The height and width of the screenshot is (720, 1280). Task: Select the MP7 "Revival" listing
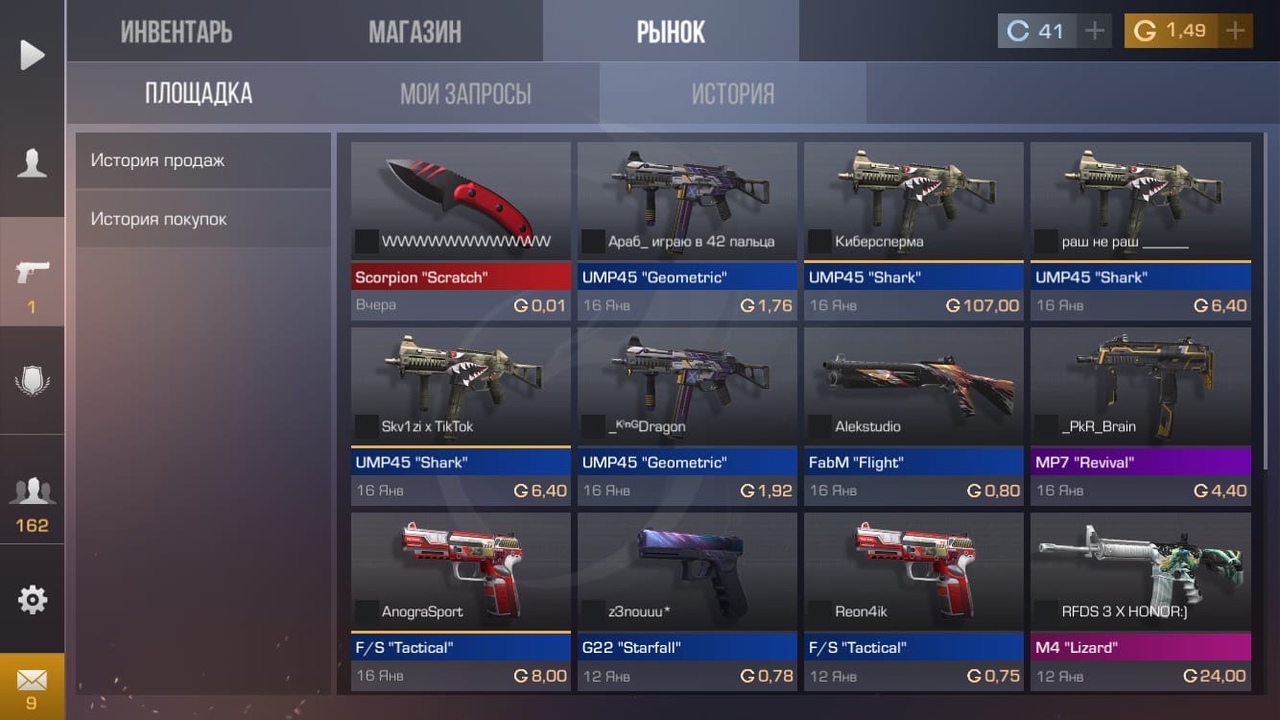click(1141, 415)
